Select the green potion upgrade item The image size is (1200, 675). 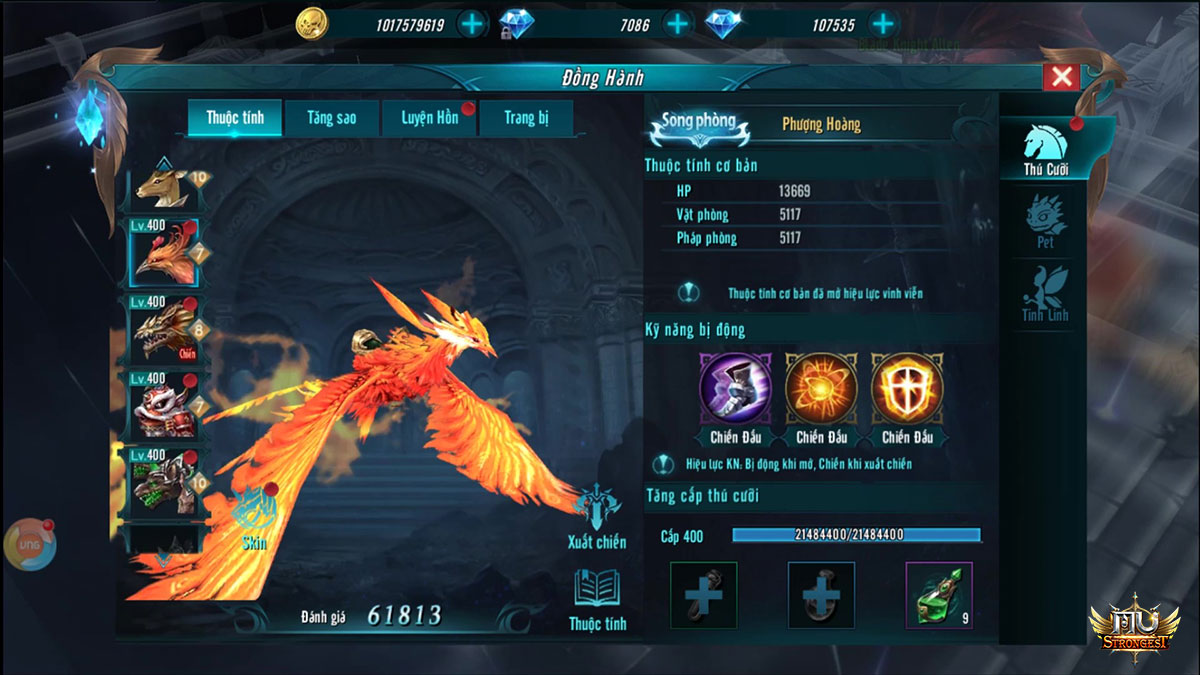pos(939,596)
